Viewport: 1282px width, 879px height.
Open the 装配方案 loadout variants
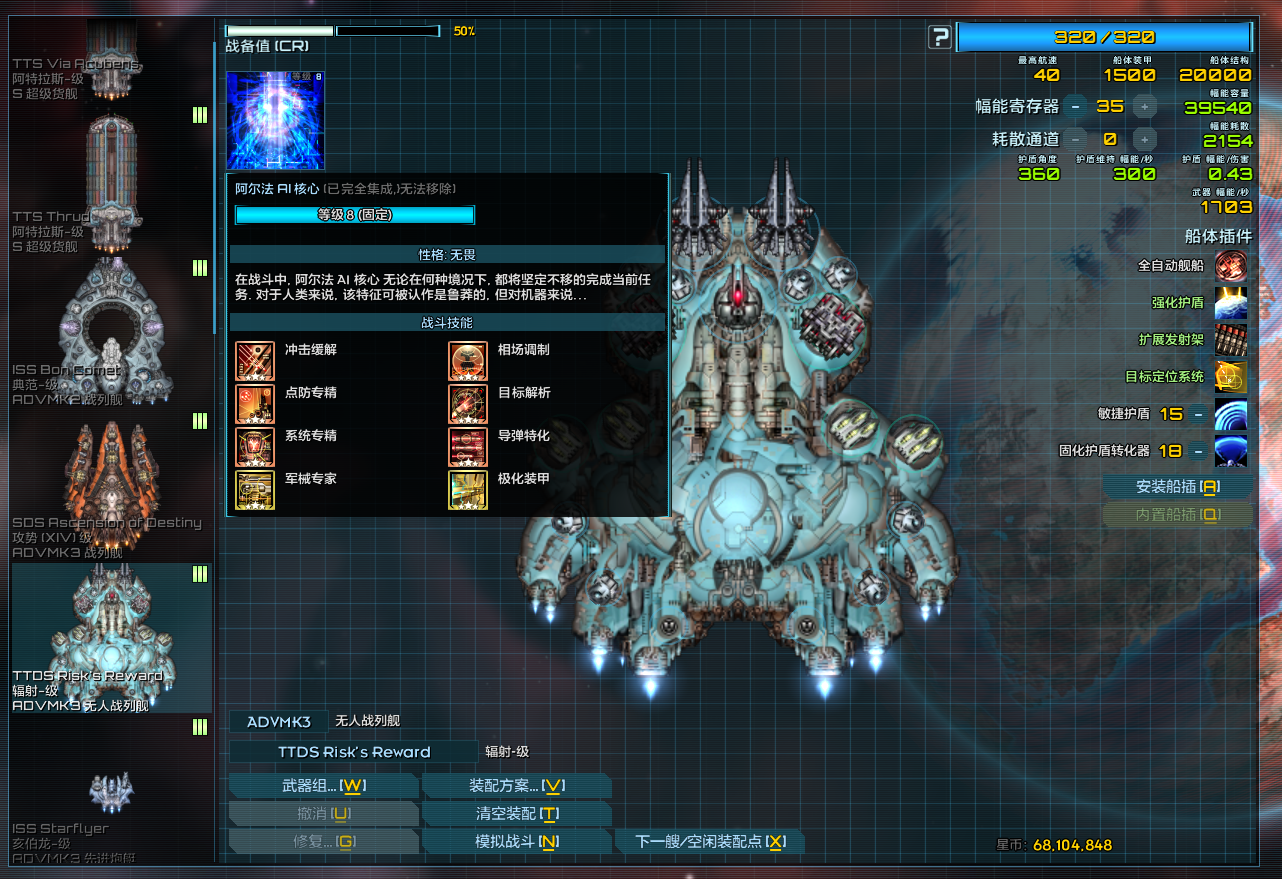pyautogui.click(x=516, y=786)
